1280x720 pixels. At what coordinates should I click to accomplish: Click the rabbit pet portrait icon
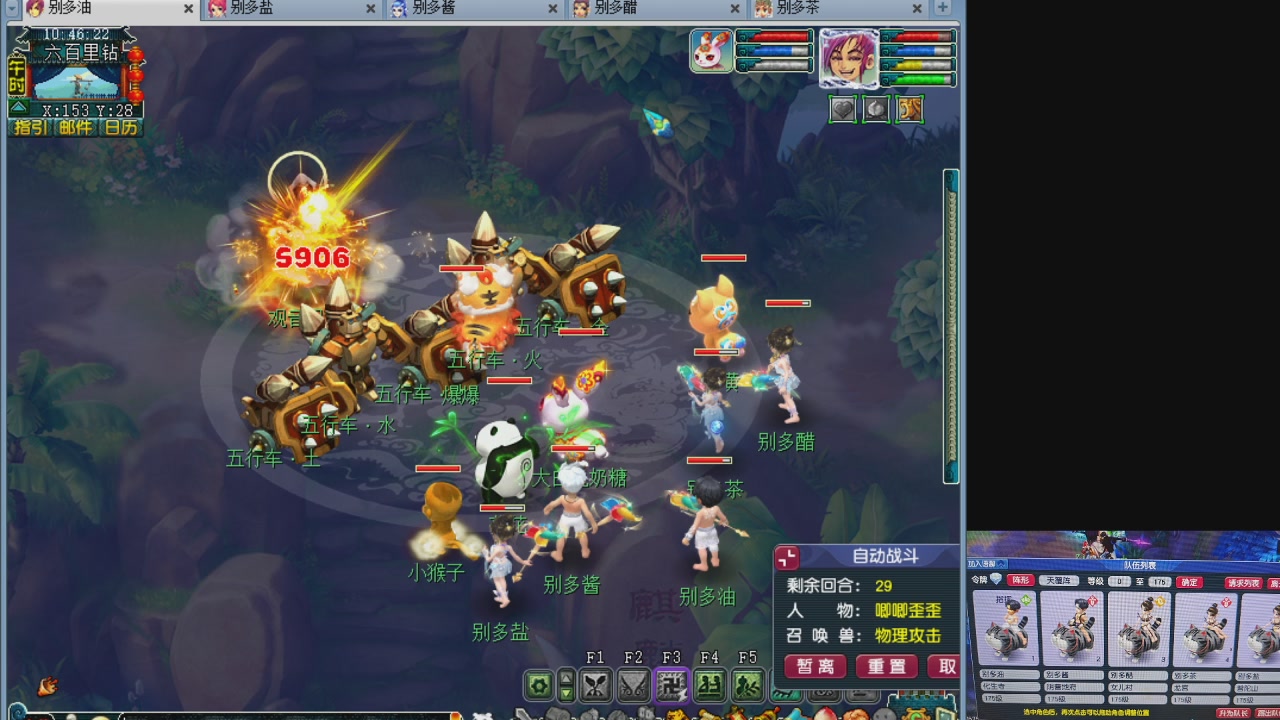click(x=710, y=54)
